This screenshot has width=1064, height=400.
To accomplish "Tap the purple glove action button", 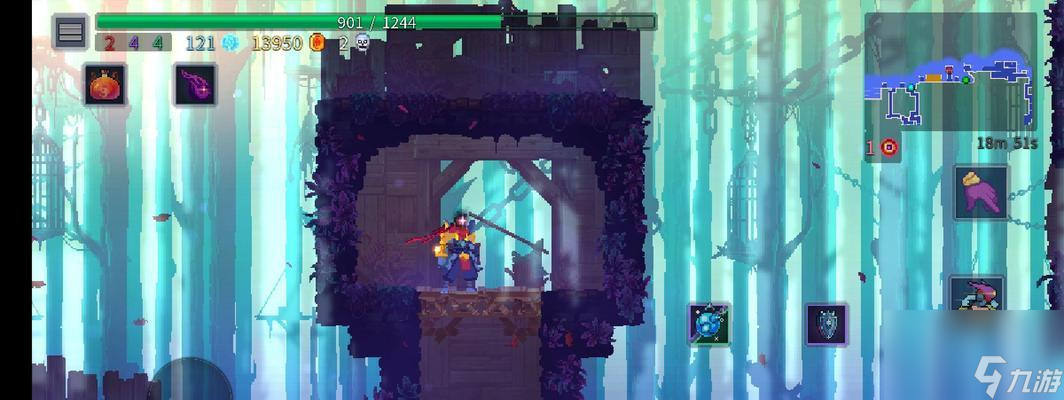I will (980, 191).
